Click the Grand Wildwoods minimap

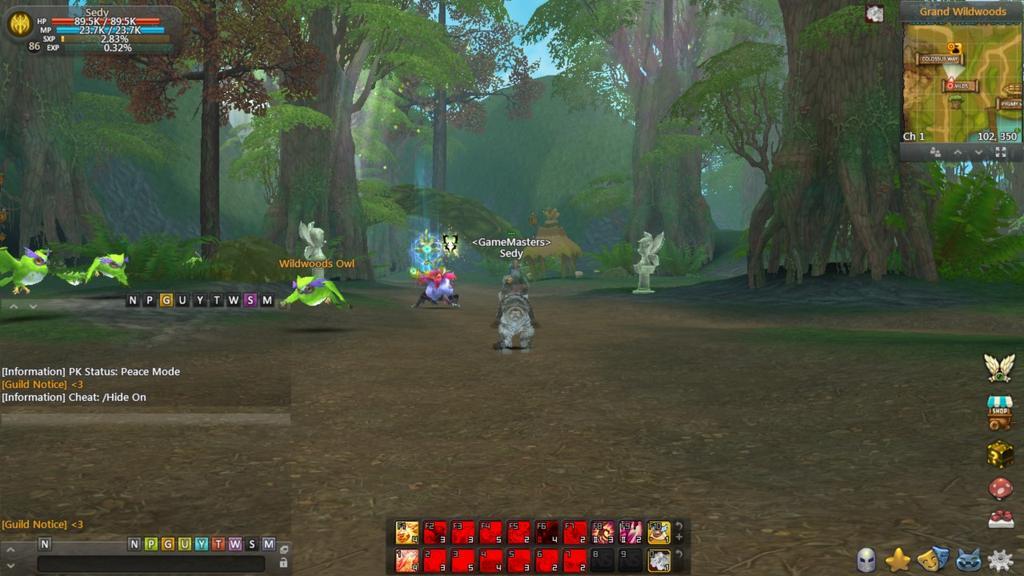coord(962,82)
